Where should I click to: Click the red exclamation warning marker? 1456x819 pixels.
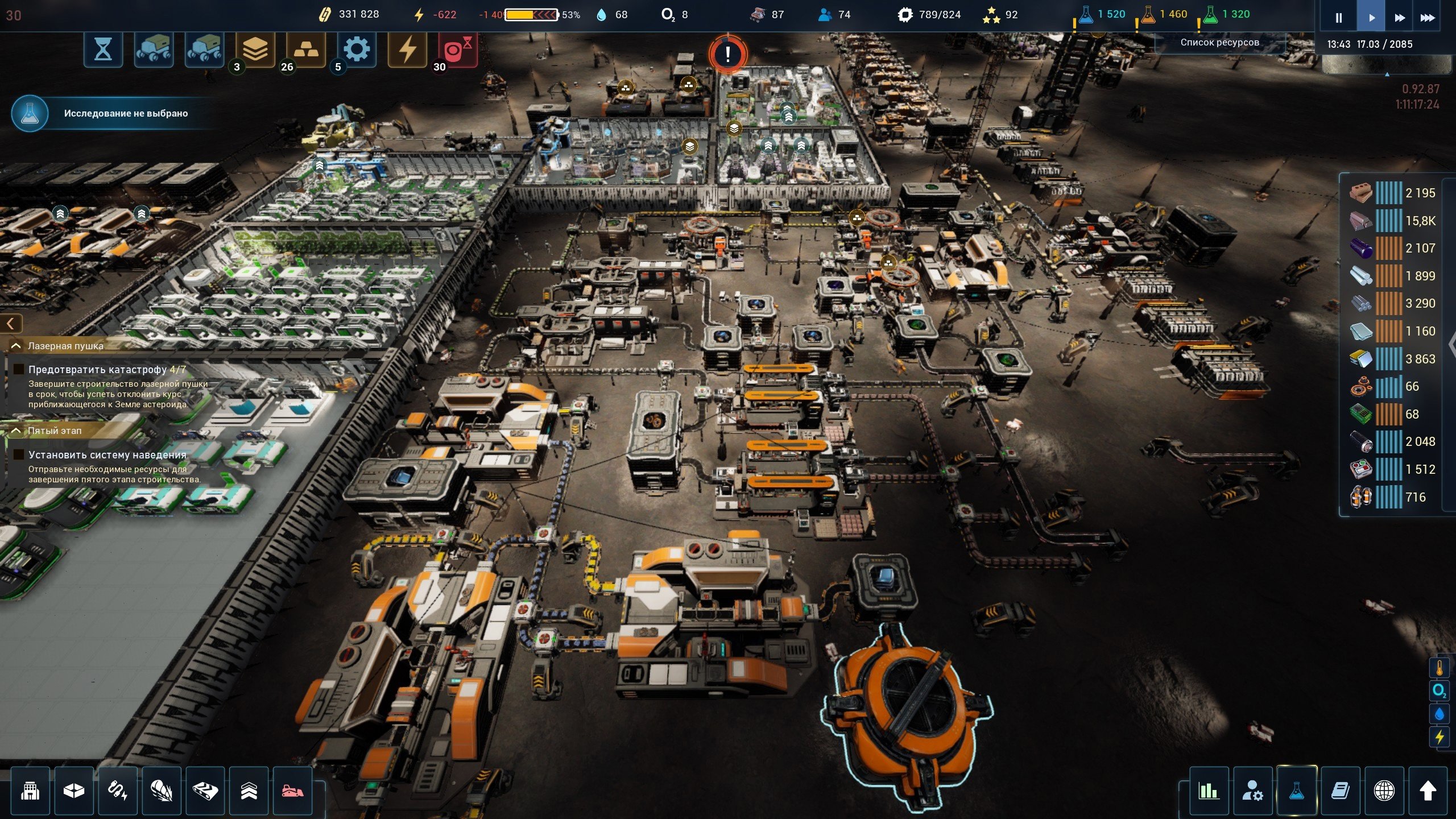727,55
